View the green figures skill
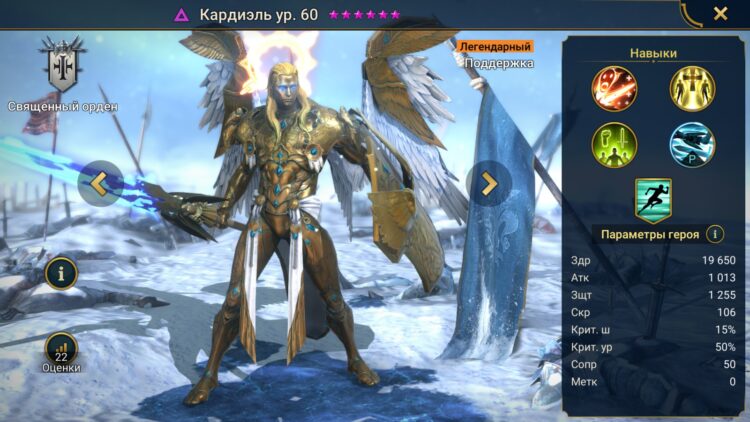Image resolution: width=750 pixels, height=422 pixels. (614, 143)
